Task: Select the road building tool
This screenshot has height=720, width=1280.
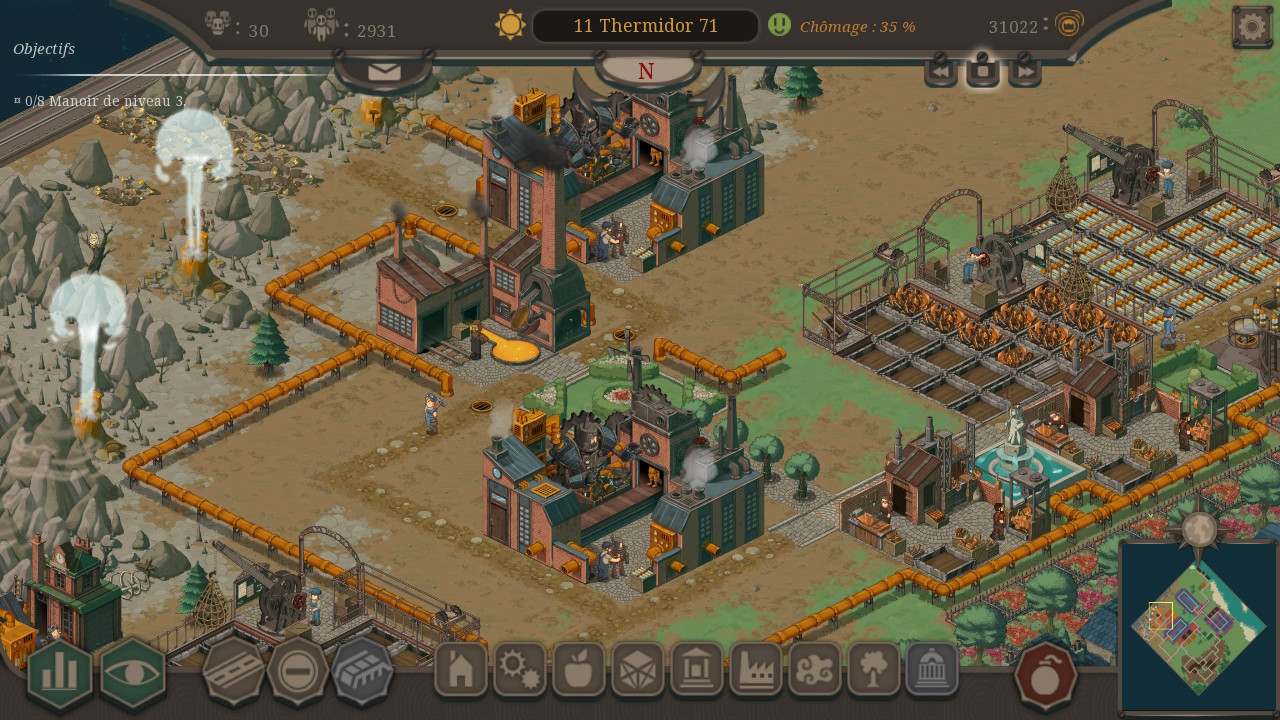Action: point(233,672)
